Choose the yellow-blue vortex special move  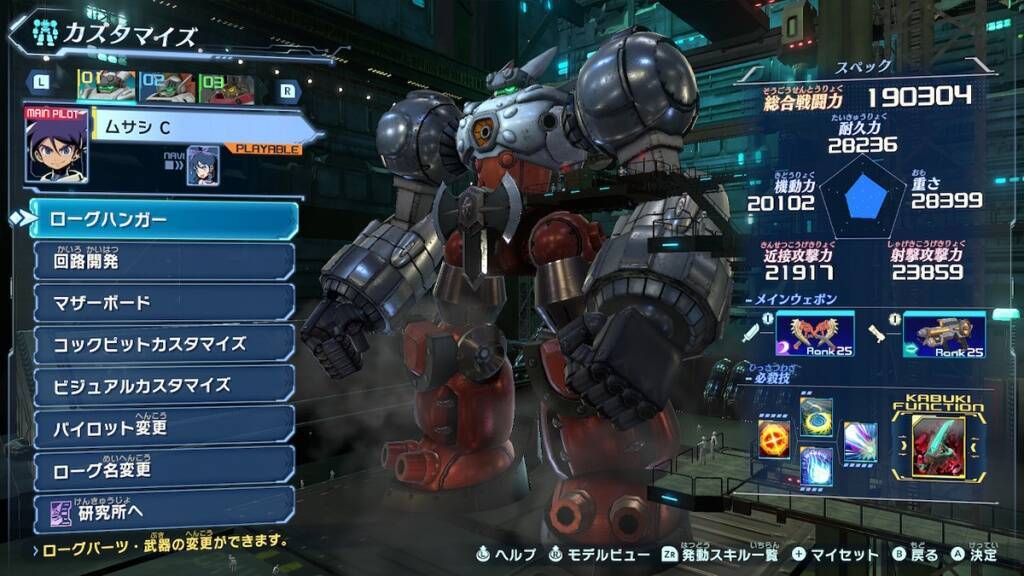click(x=816, y=414)
